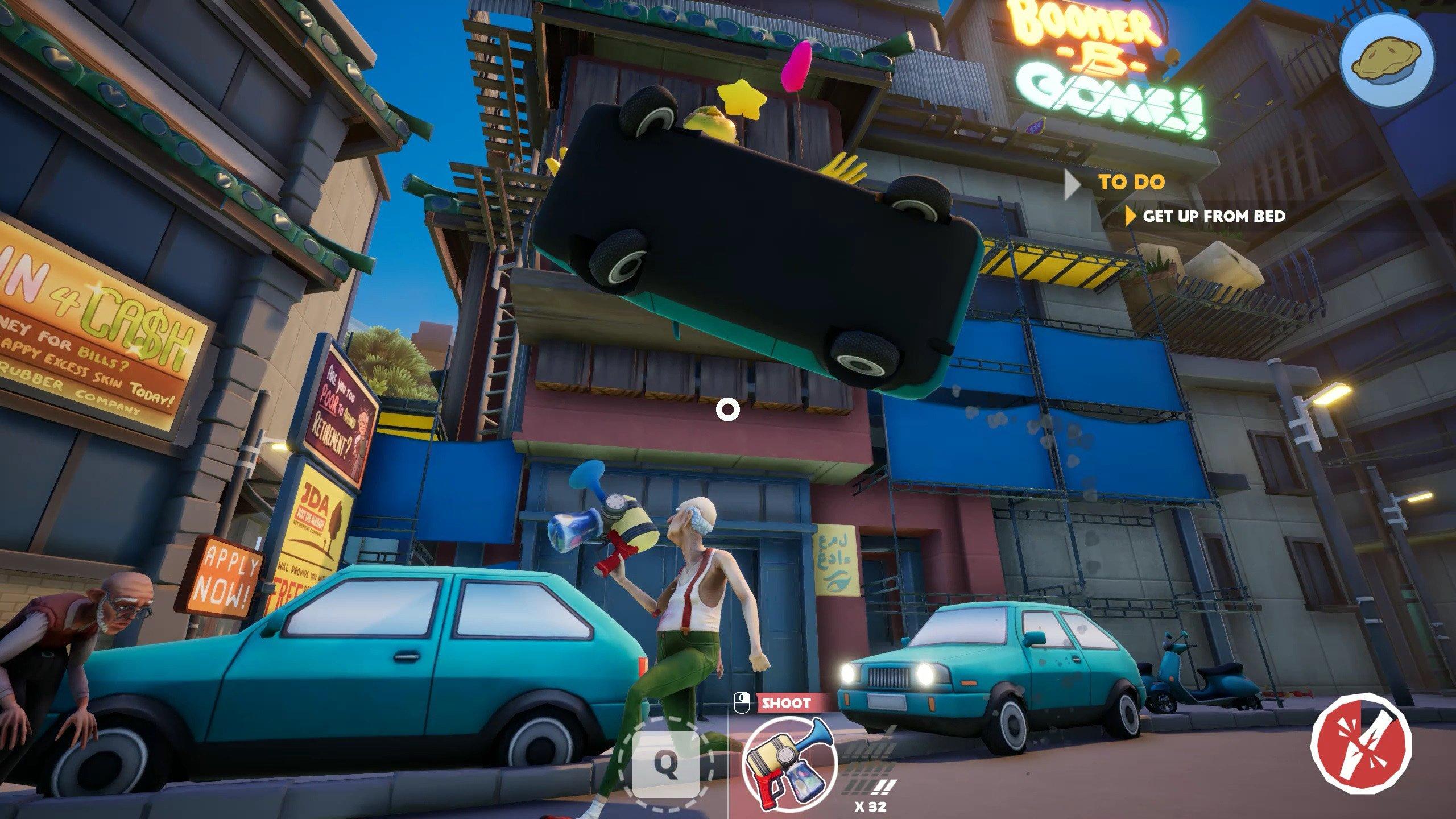The width and height of the screenshot is (1456, 819).
Task: Select the Get Up From Bed objective
Action: pos(1214,216)
